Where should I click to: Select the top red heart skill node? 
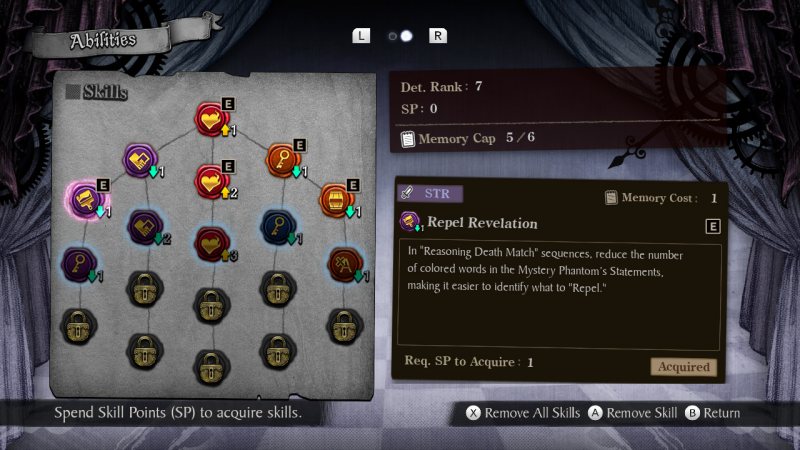pyautogui.click(x=211, y=119)
